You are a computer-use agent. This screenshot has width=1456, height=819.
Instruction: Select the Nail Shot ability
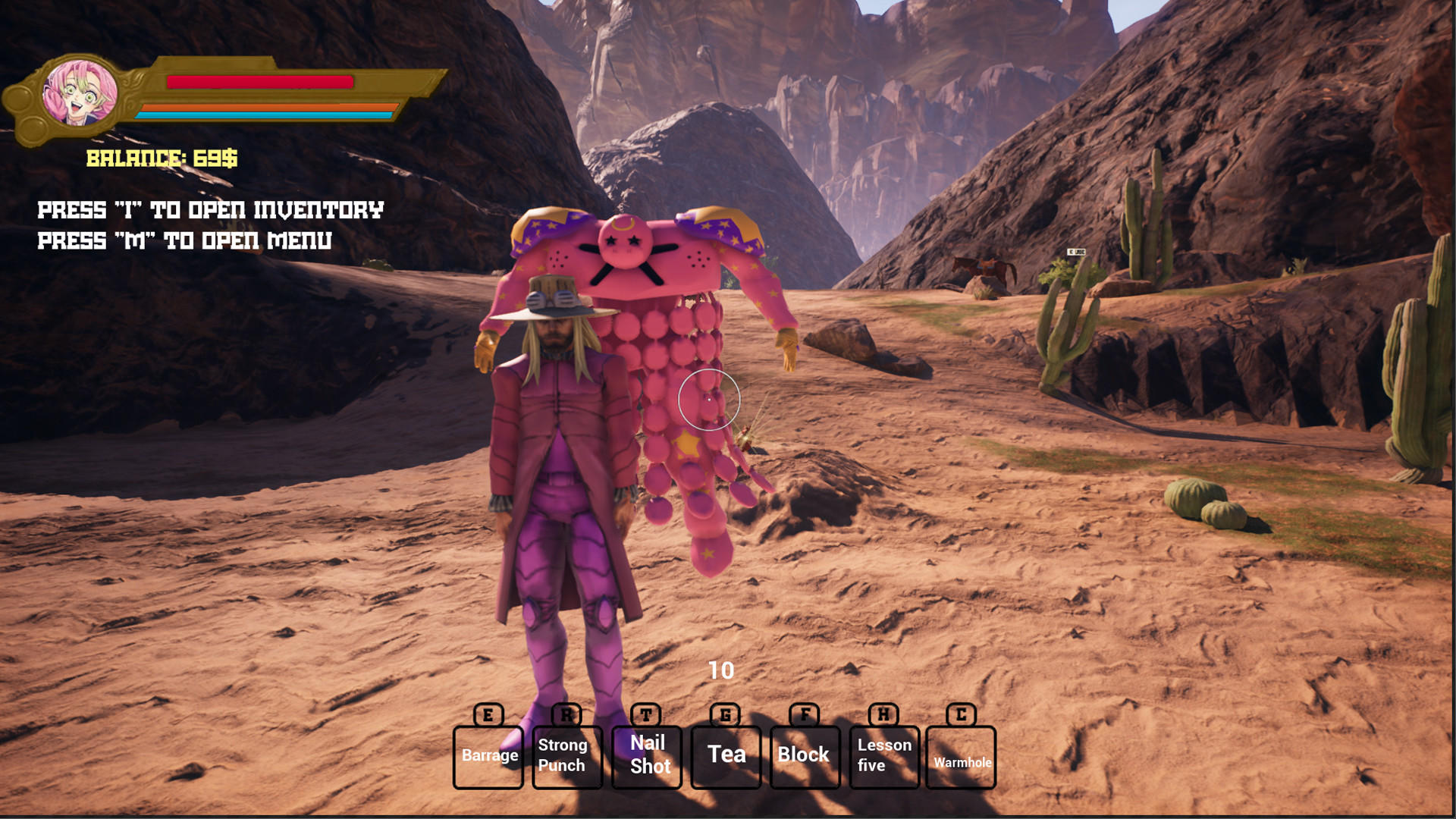[x=646, y=757]
